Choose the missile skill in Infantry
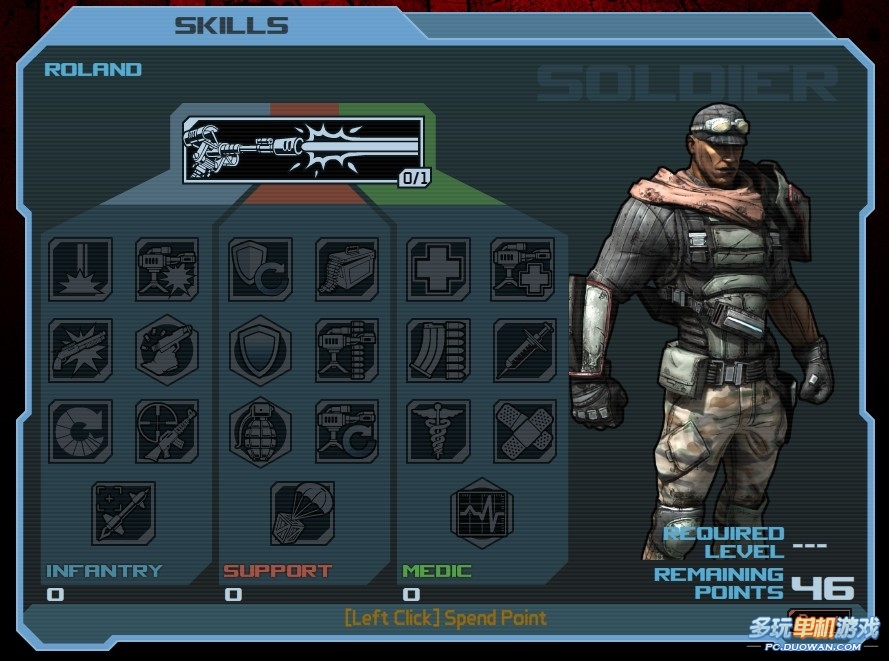Image resolution: width=889 pixels, height=661 pixels. 124,512
